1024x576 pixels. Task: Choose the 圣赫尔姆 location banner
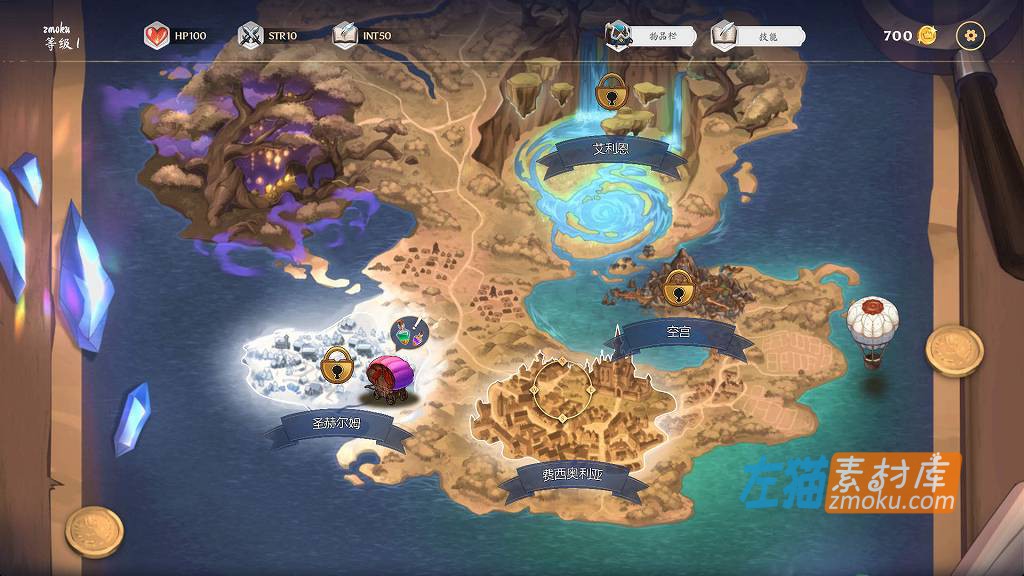tap(340, 424)
